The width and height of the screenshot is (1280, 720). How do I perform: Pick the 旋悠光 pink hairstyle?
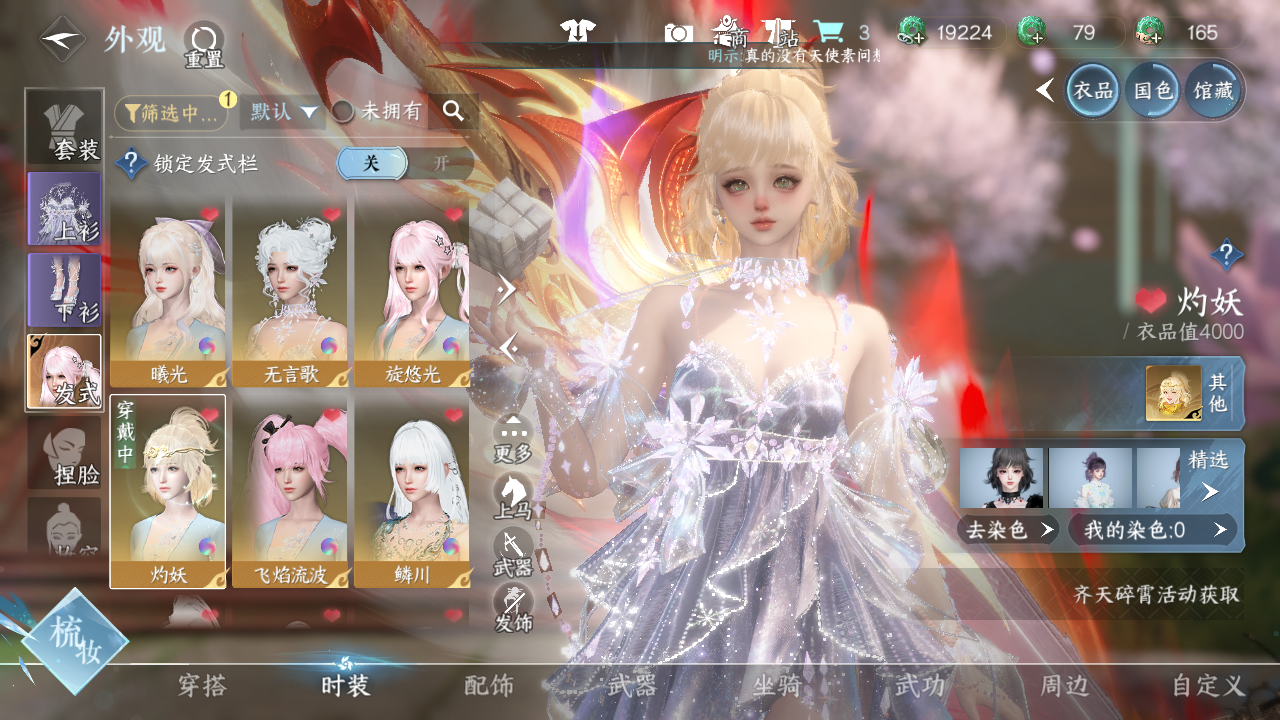(412, 290)
